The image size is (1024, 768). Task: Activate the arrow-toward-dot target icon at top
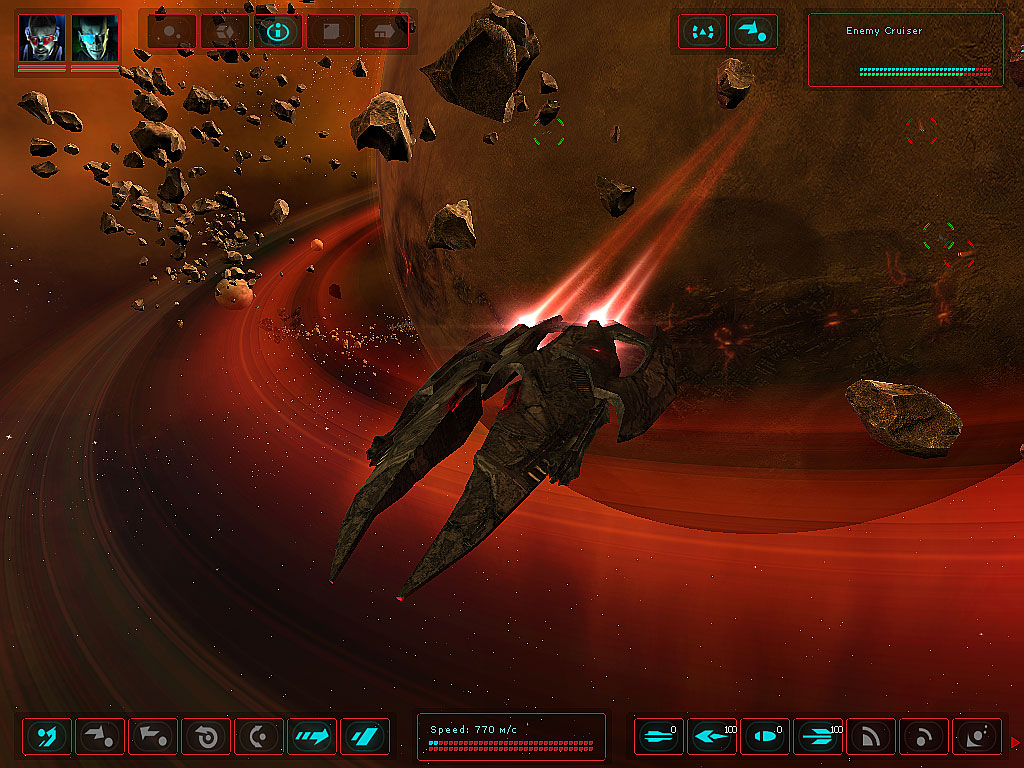(x=753, y=31)
